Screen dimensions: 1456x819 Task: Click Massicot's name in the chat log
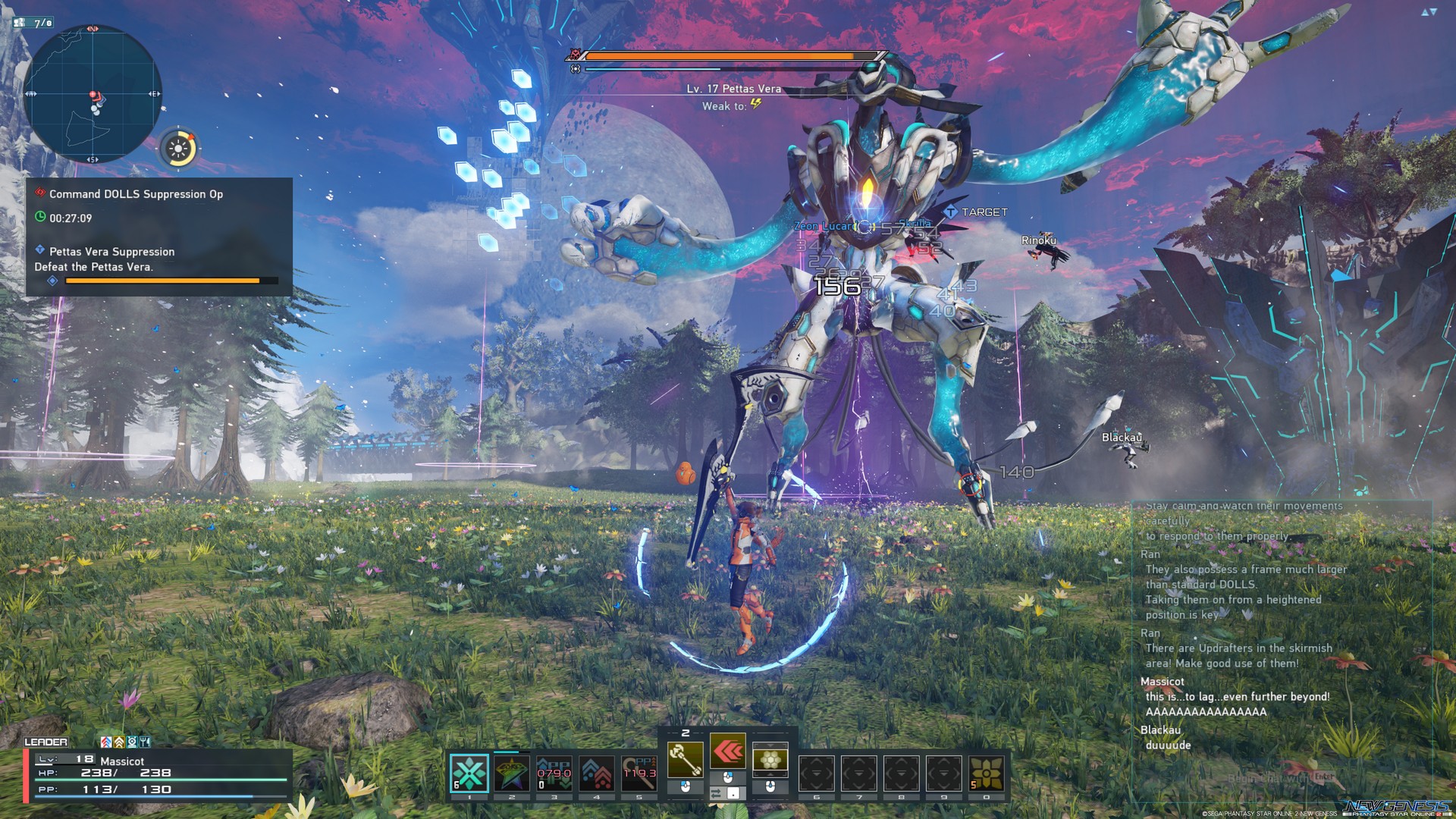(1162, 682)
